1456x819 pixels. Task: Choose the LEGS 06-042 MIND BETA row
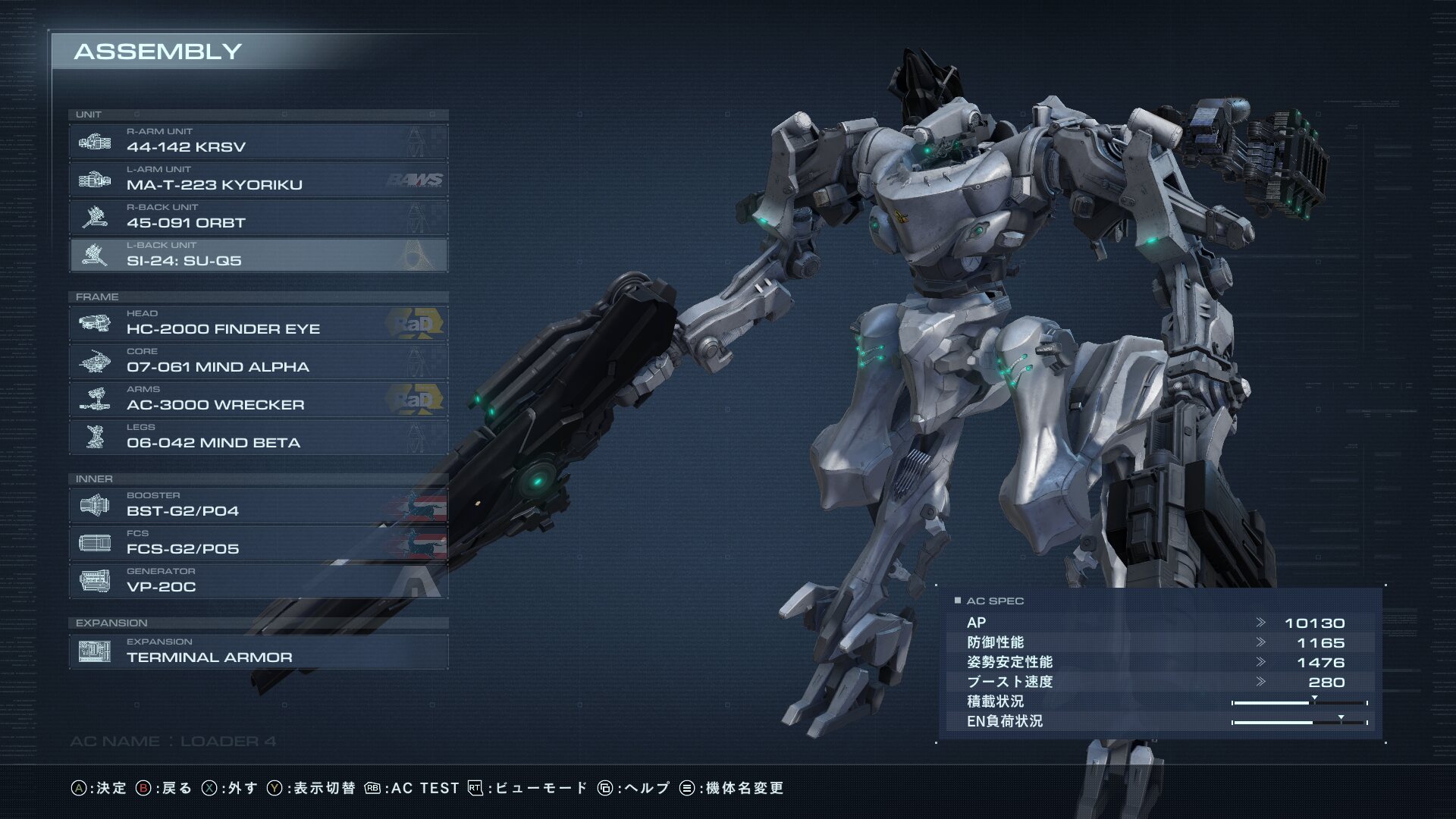pyautogui.click(x=258, y=437)
